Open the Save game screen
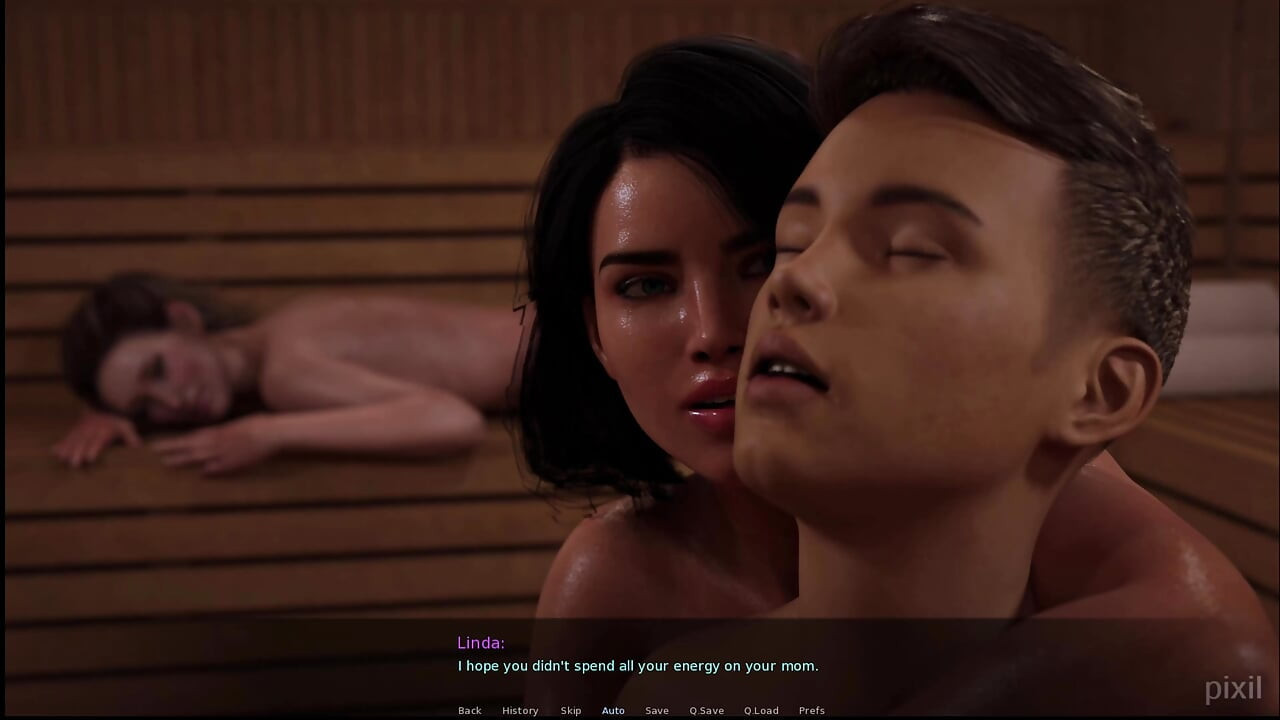1280x720 pixels. 657,711
